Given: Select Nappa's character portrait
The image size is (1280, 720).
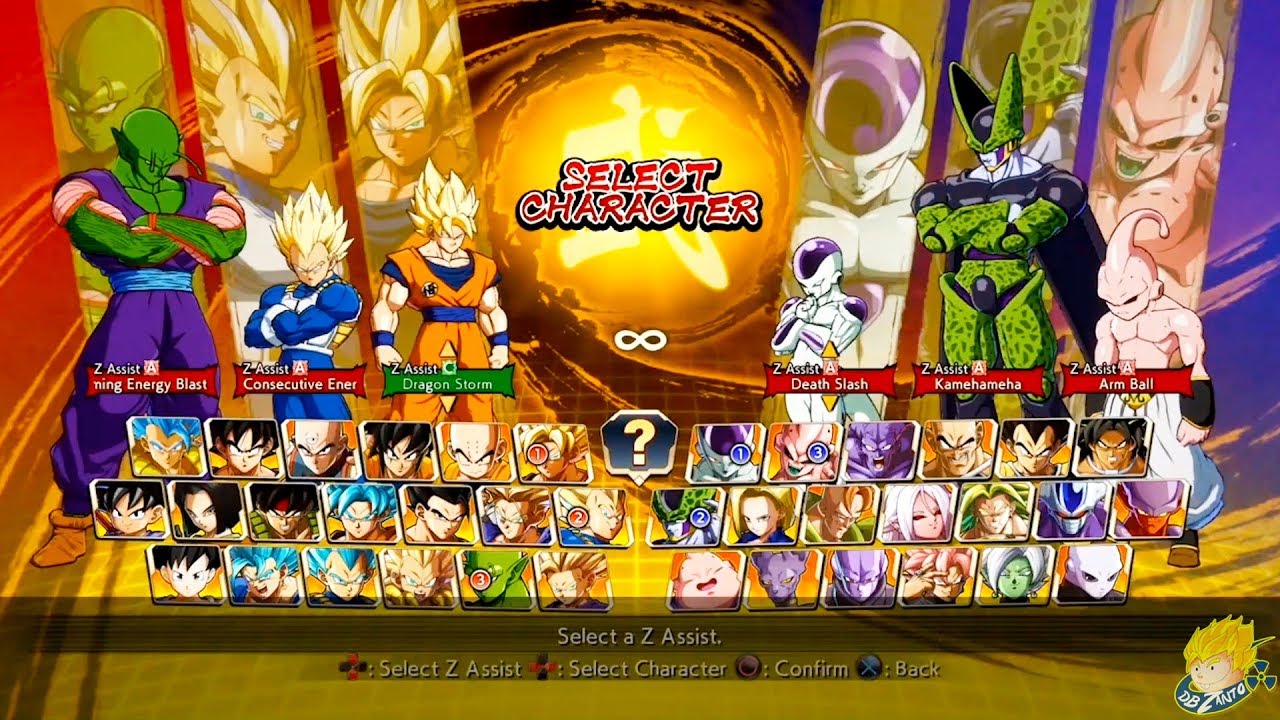Looking at the screenshot, I should tap(954, 452).
